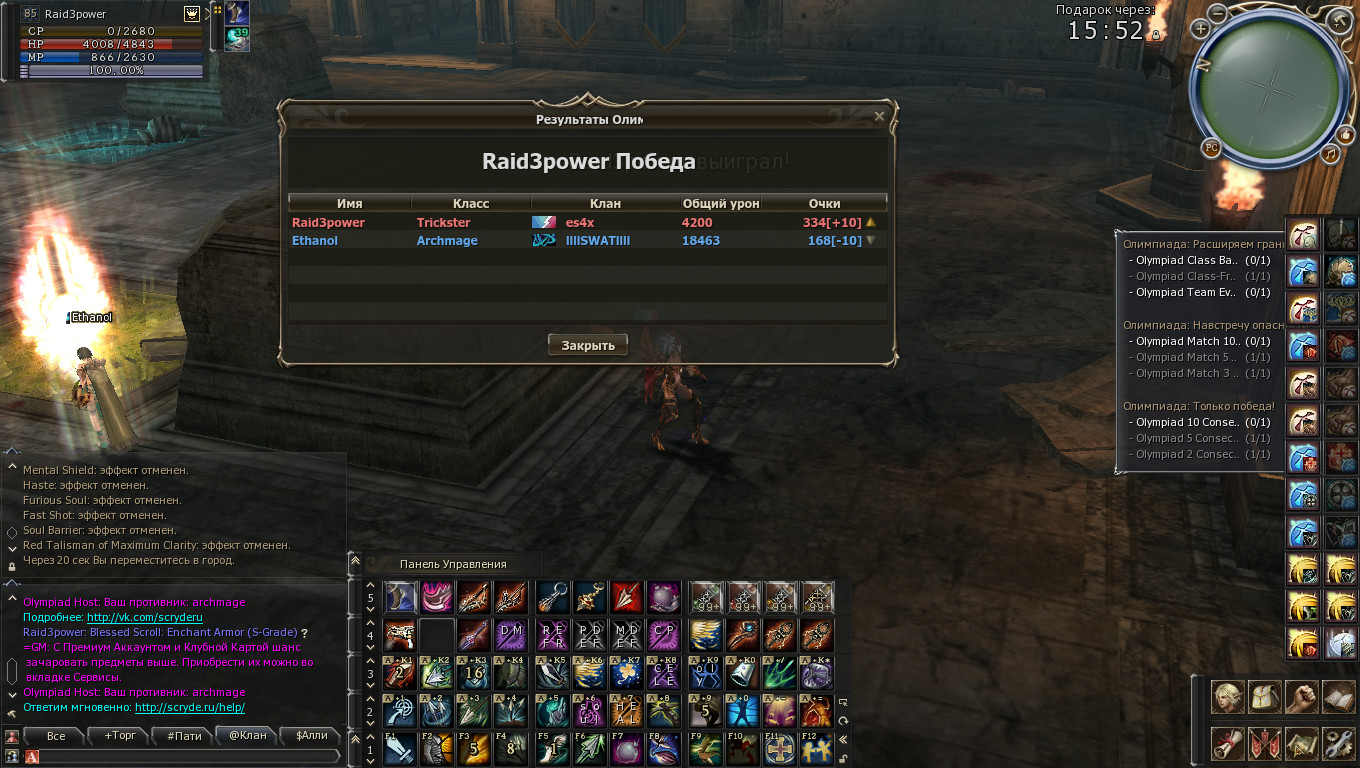
Task: Open the +Торг trade chat tab
Action: coord(120,736)
